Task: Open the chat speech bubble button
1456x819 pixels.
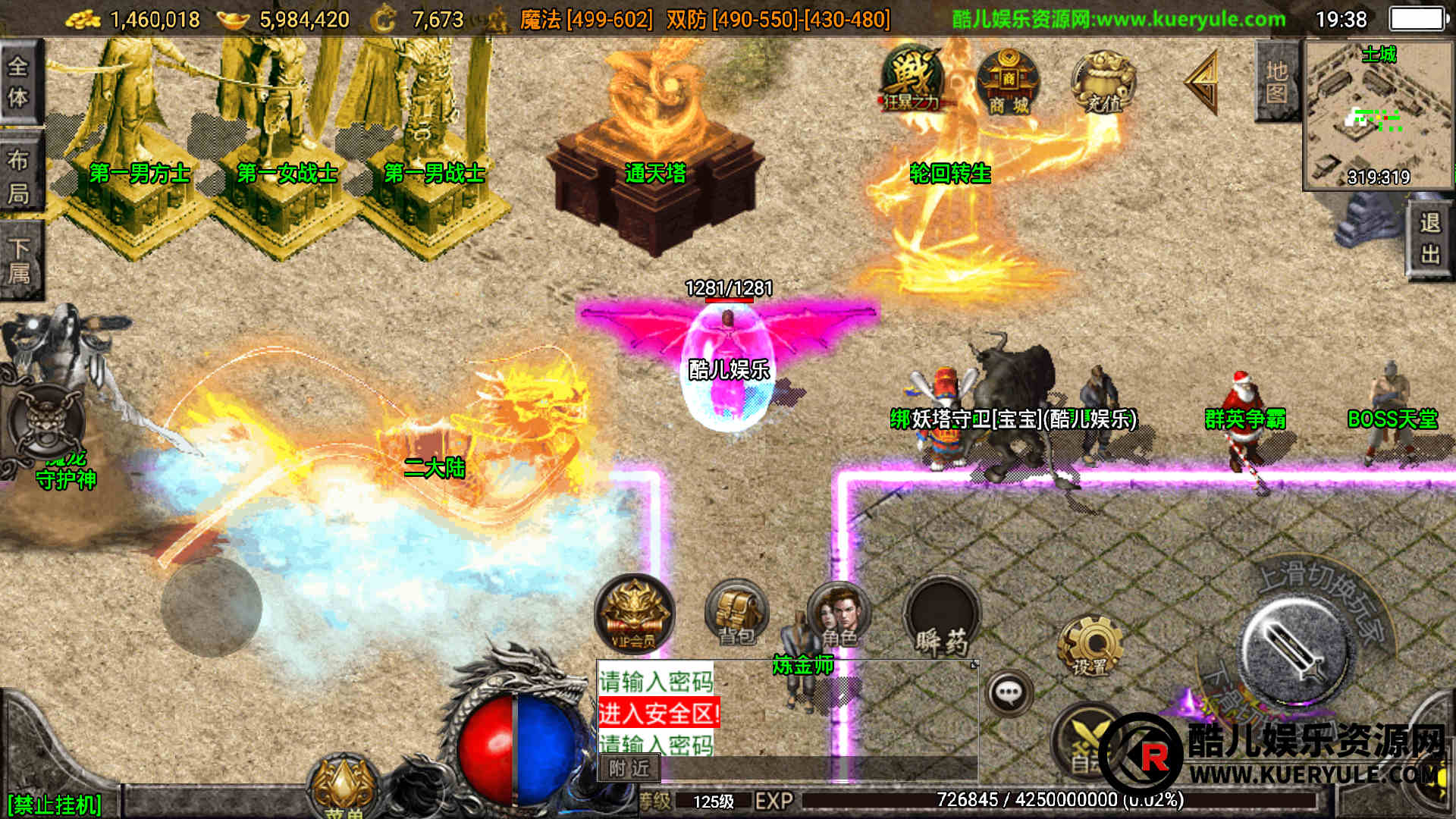Action: pos(1009,692)
